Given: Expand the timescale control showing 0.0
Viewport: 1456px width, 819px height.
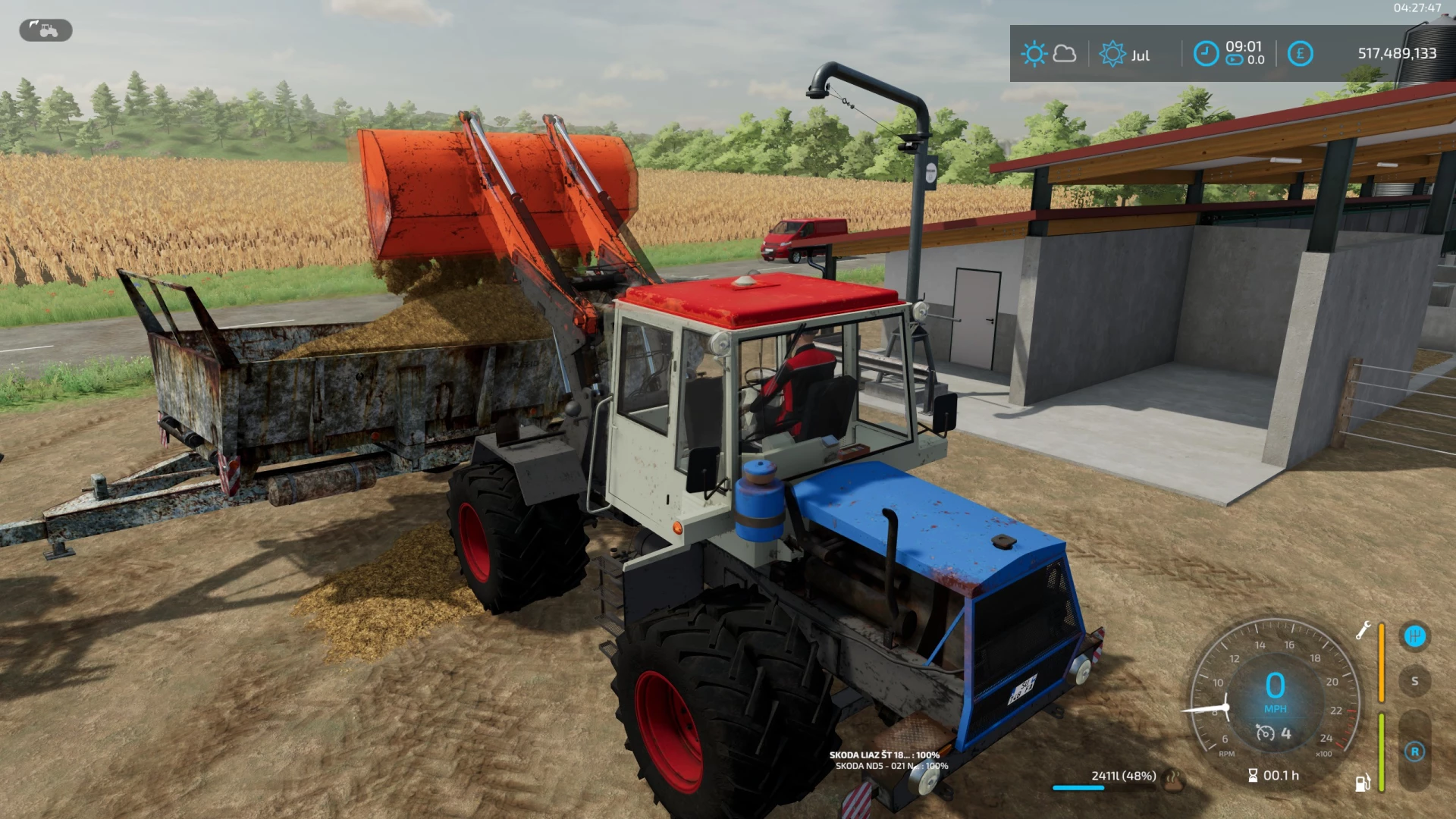Looking at the screenshot, I should coord(1239,60).
